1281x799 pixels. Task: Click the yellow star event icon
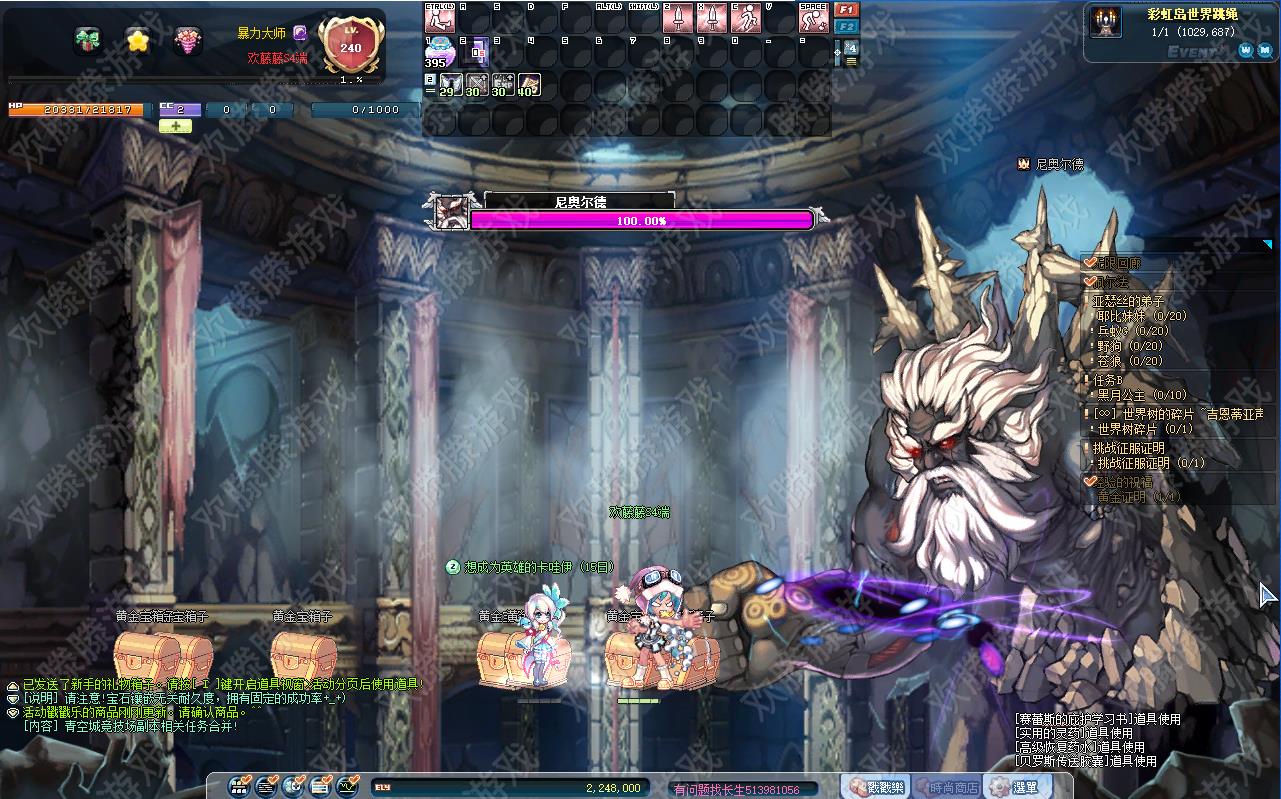[138, 40]
